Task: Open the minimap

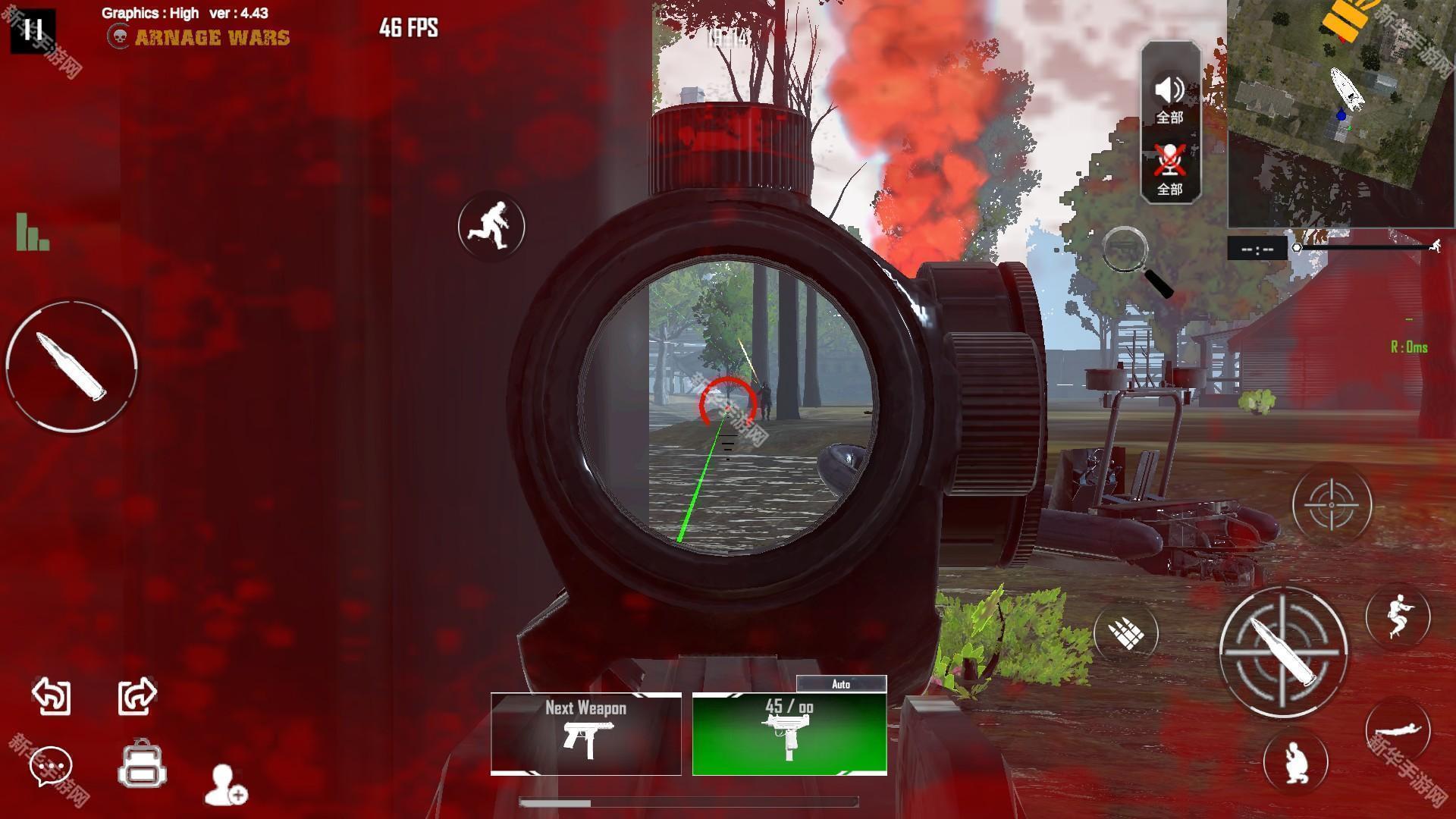Action: click(x=1341, y=114)
